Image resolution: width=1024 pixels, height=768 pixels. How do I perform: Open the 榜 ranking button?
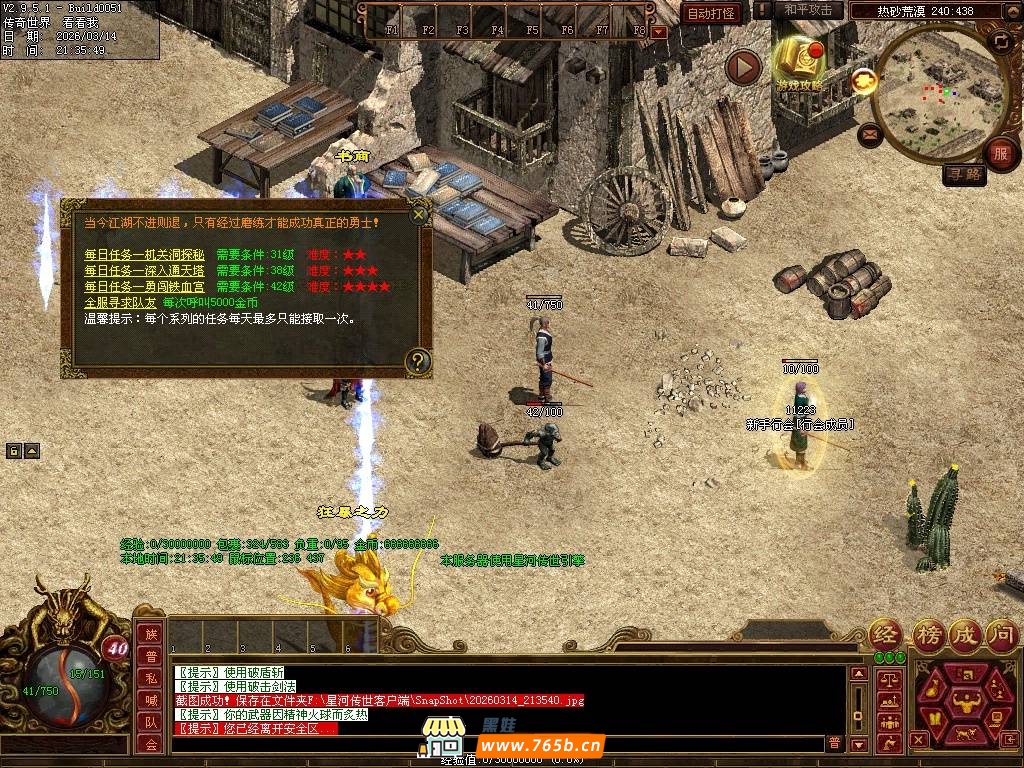point(928,633)
